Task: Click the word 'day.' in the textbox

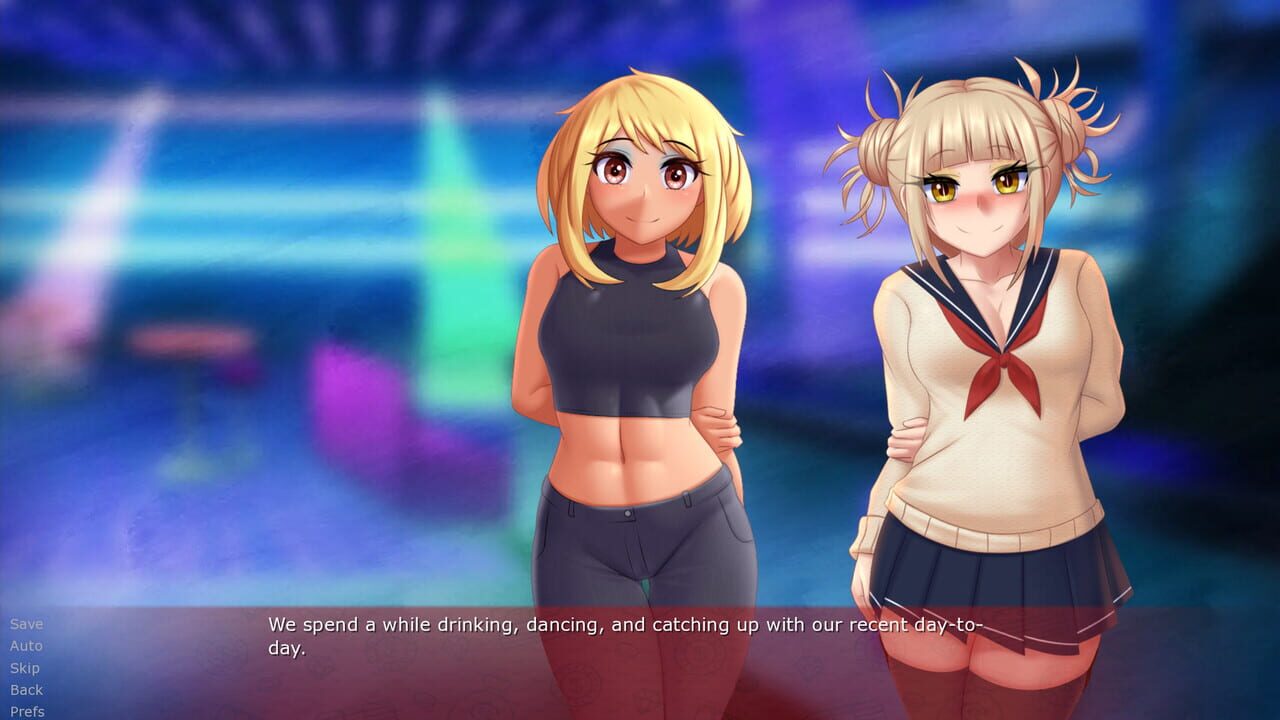Action: tap(291, 646)
